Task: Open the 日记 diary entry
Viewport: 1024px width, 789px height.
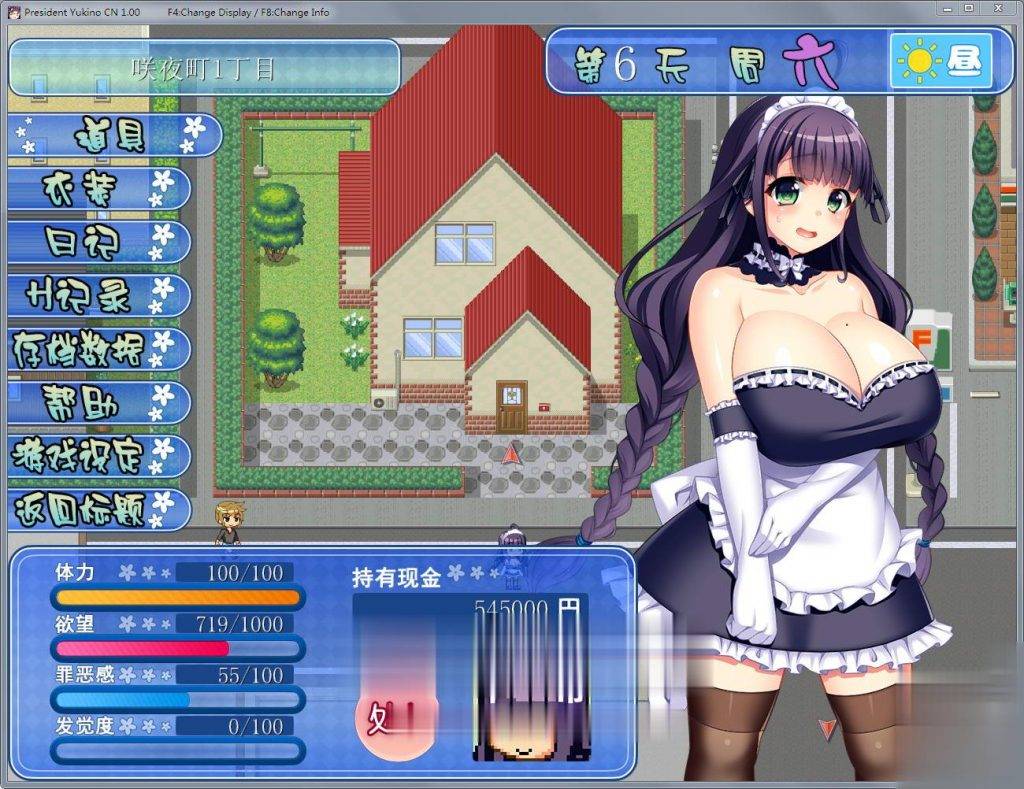Action: click(x=98, y=241)
